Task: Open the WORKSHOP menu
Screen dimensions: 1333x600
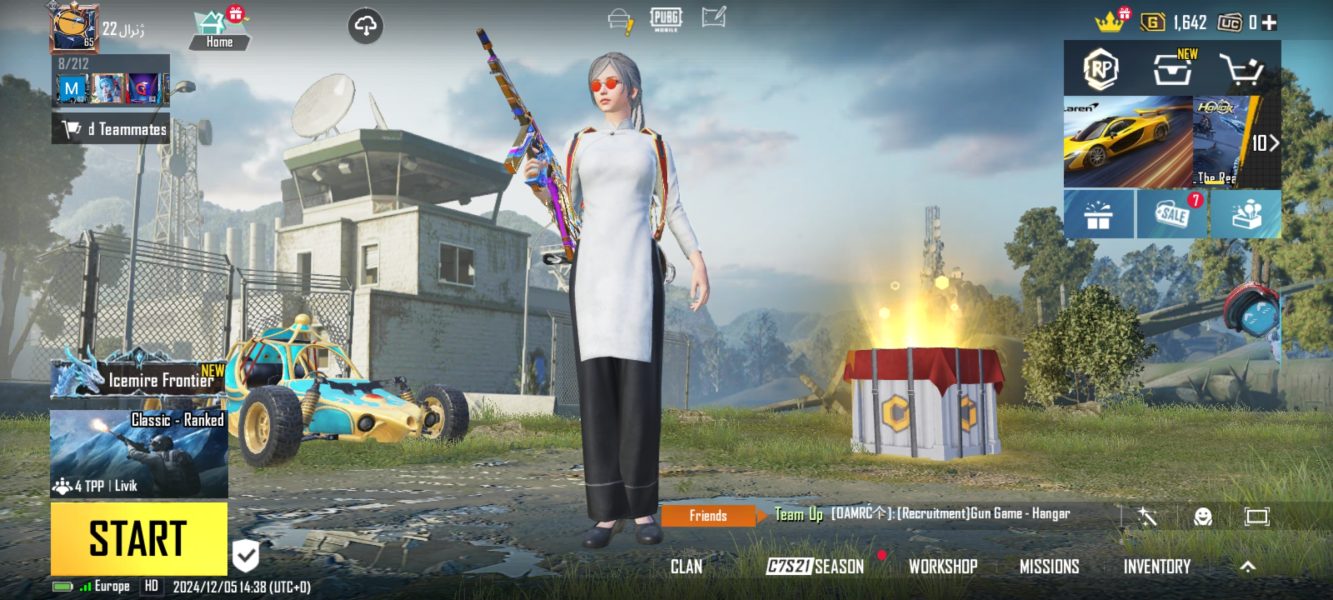Action: [x=942, y=567]
